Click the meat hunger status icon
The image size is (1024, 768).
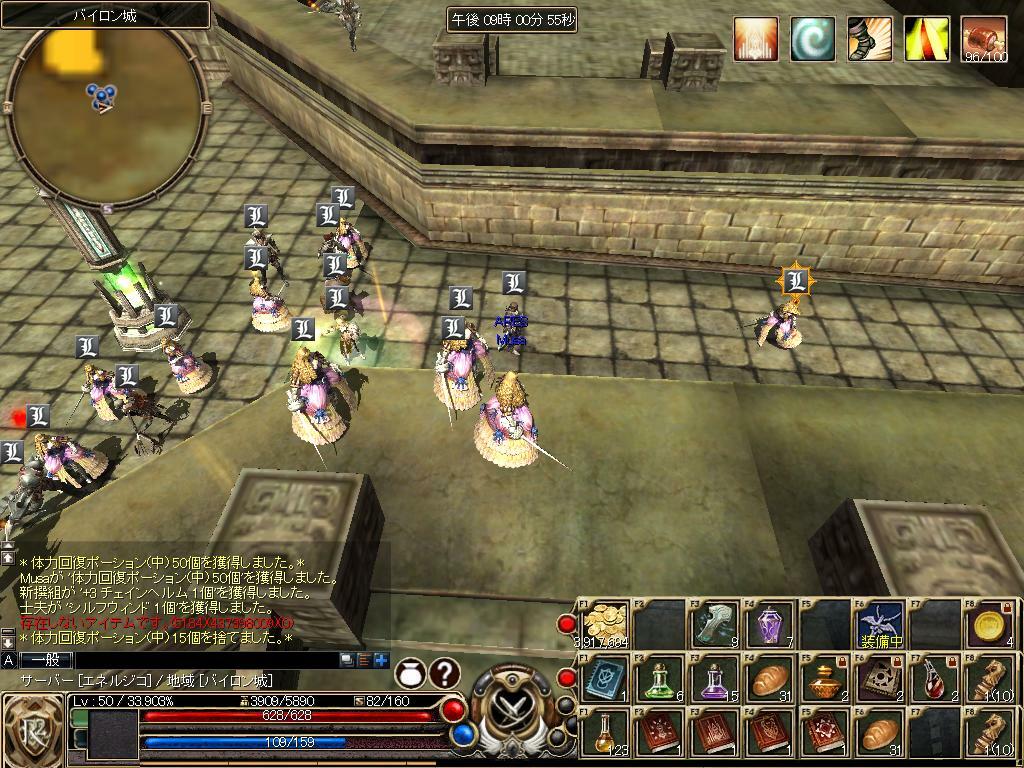tap(984, 40)
